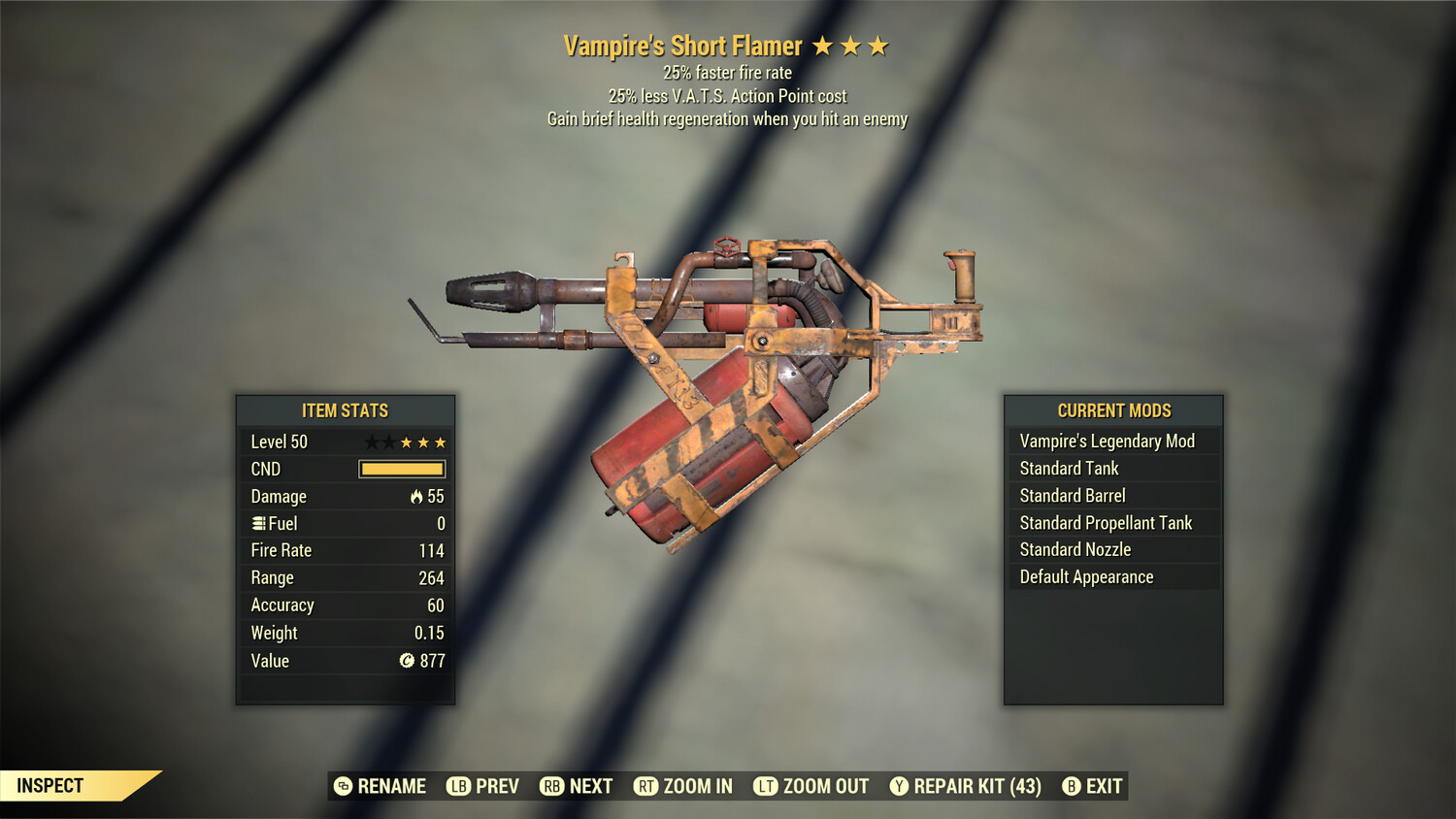
Task: Select the RENAME option
Action: (390, 786)
